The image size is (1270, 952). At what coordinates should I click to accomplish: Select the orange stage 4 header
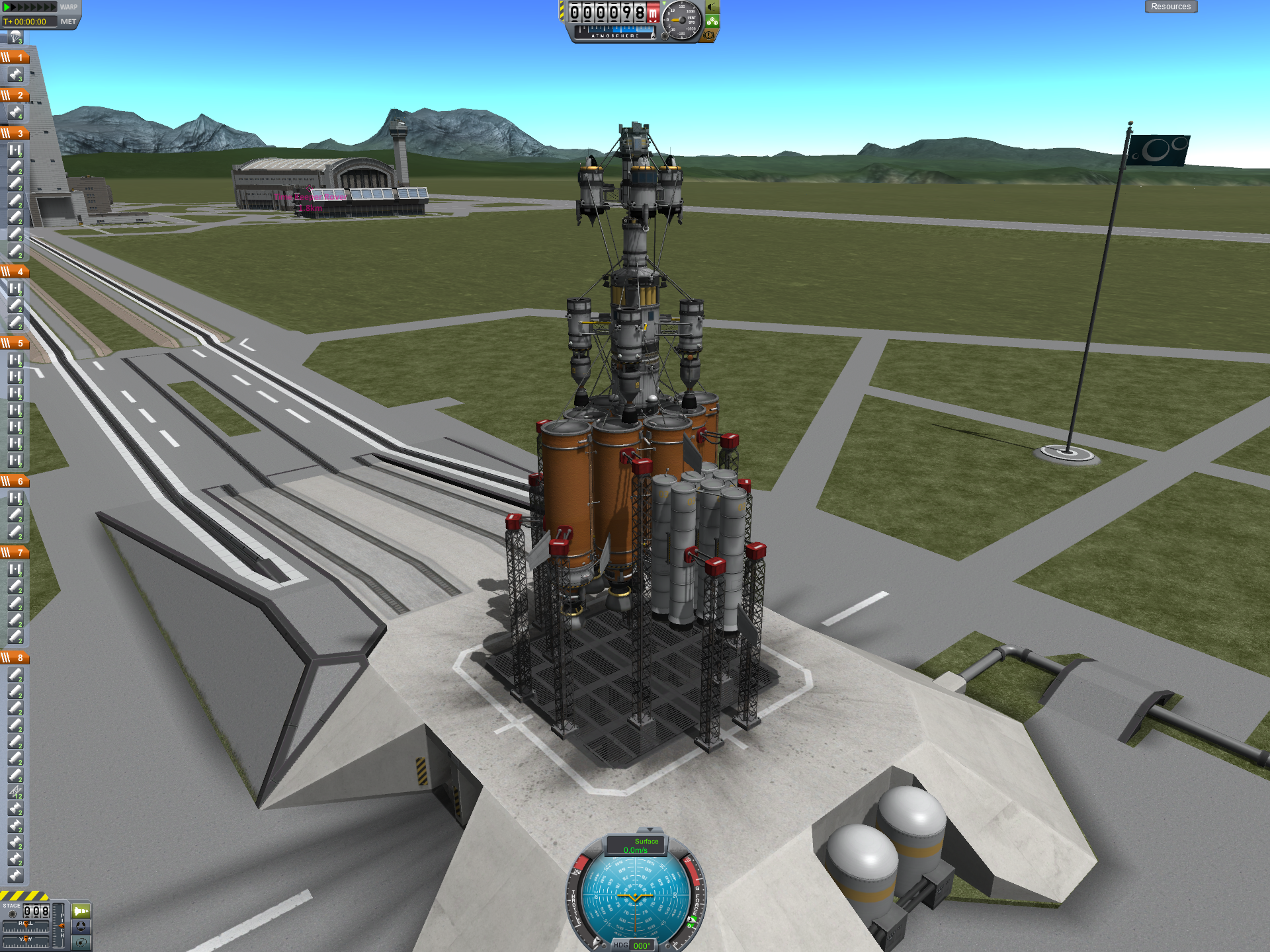pos(15,272)
